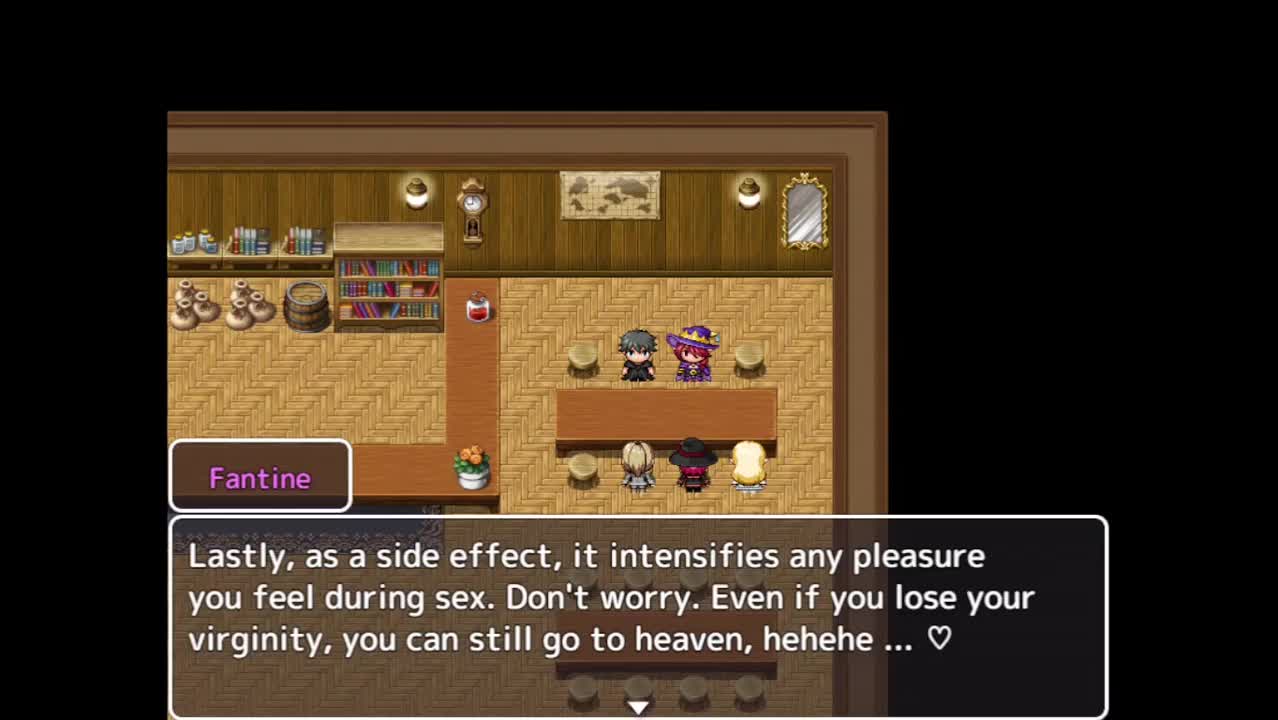The height and width of the screenshot is (720, 1278).
Task: Advance dialogue with the down arrow indicator
Action: click(638, 707)
